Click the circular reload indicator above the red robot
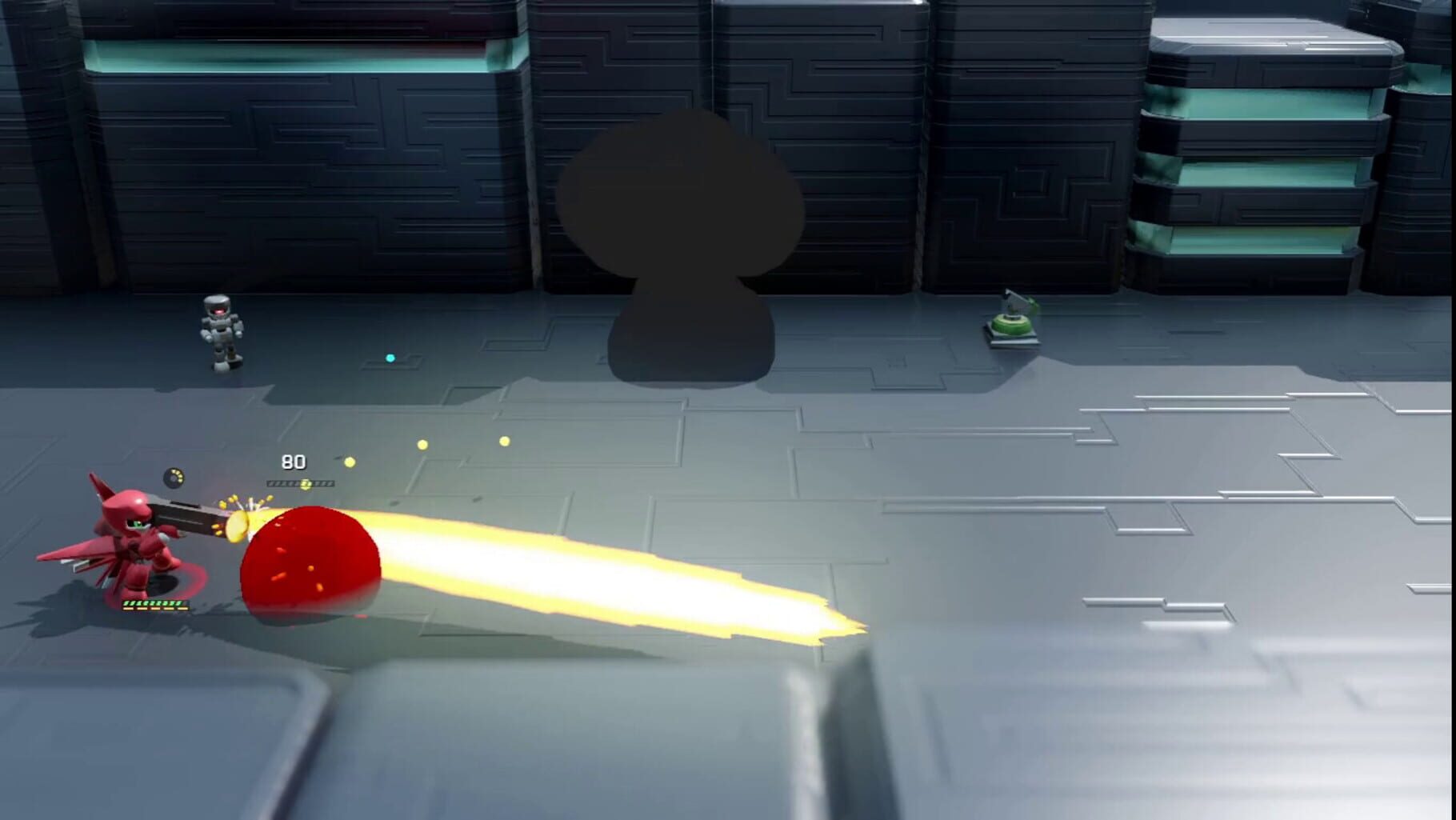The width and height of the screenshot is (1456, 820). tap(174, 478)
